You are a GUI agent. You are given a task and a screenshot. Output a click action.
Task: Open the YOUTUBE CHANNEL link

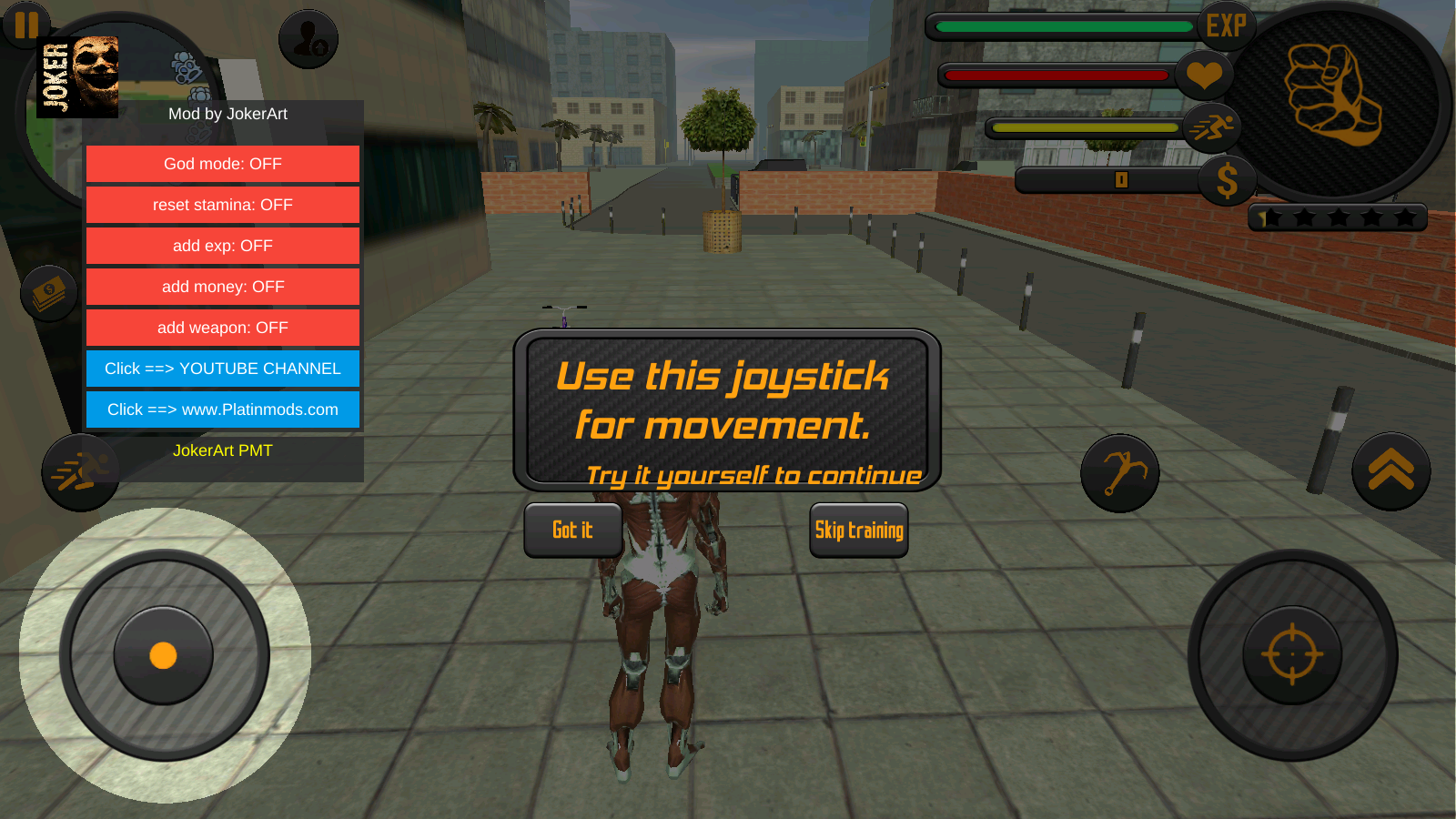tap(223, 369)
